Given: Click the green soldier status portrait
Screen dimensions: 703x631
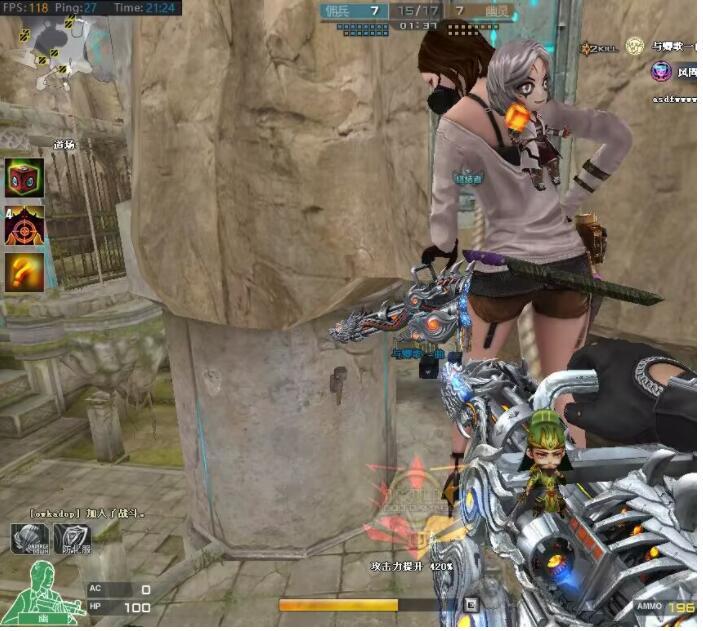Looking at the screenshot, I should [42, 592].
